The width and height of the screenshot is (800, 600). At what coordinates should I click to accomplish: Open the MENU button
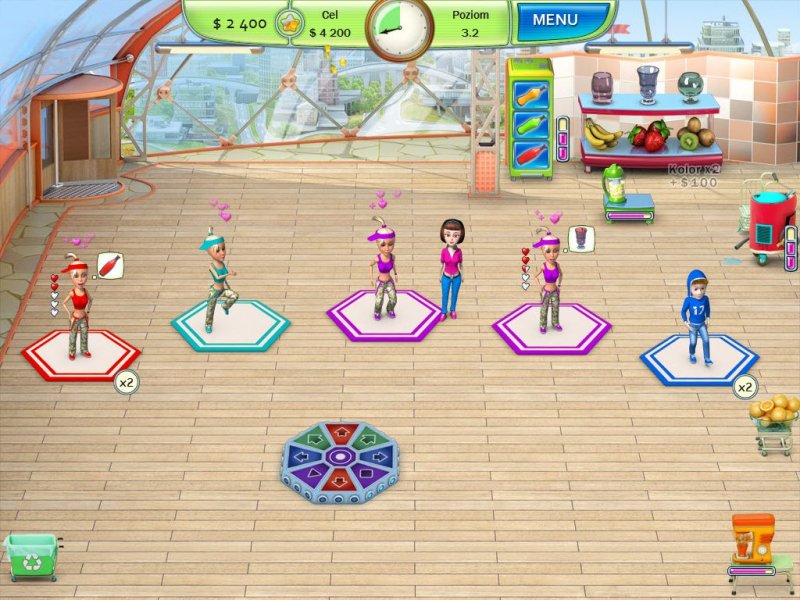tap(561, 20)
